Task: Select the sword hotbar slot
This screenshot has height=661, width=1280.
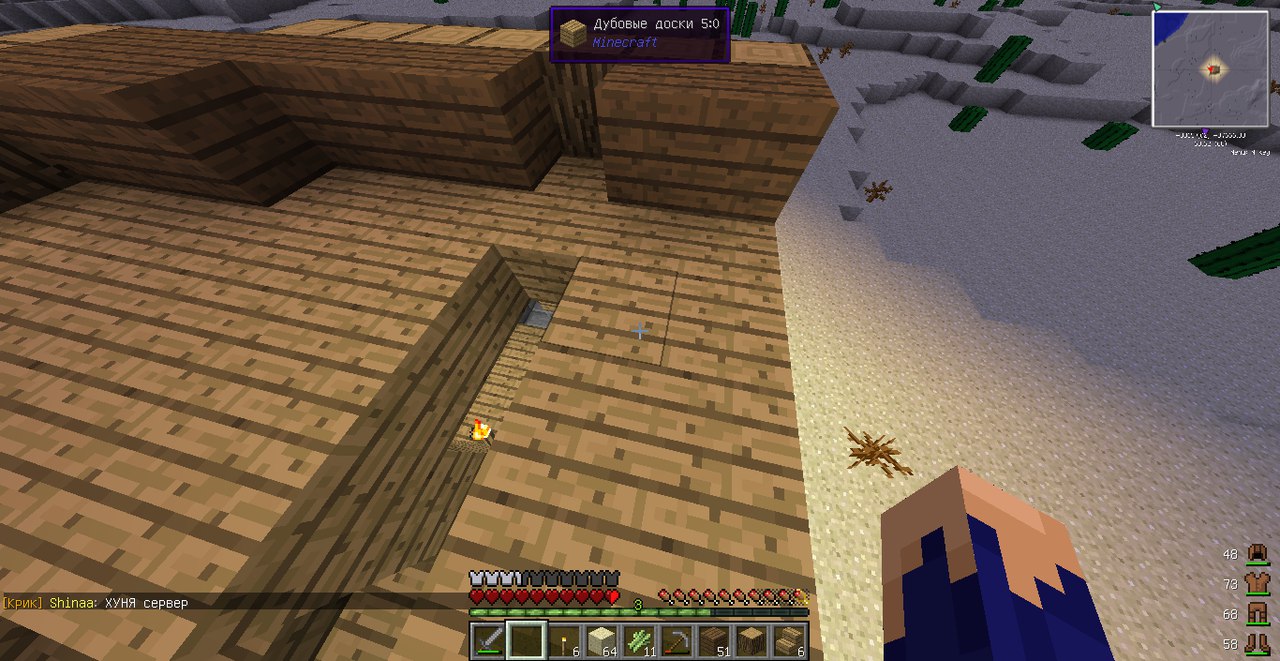Action: tap(488, 640)
